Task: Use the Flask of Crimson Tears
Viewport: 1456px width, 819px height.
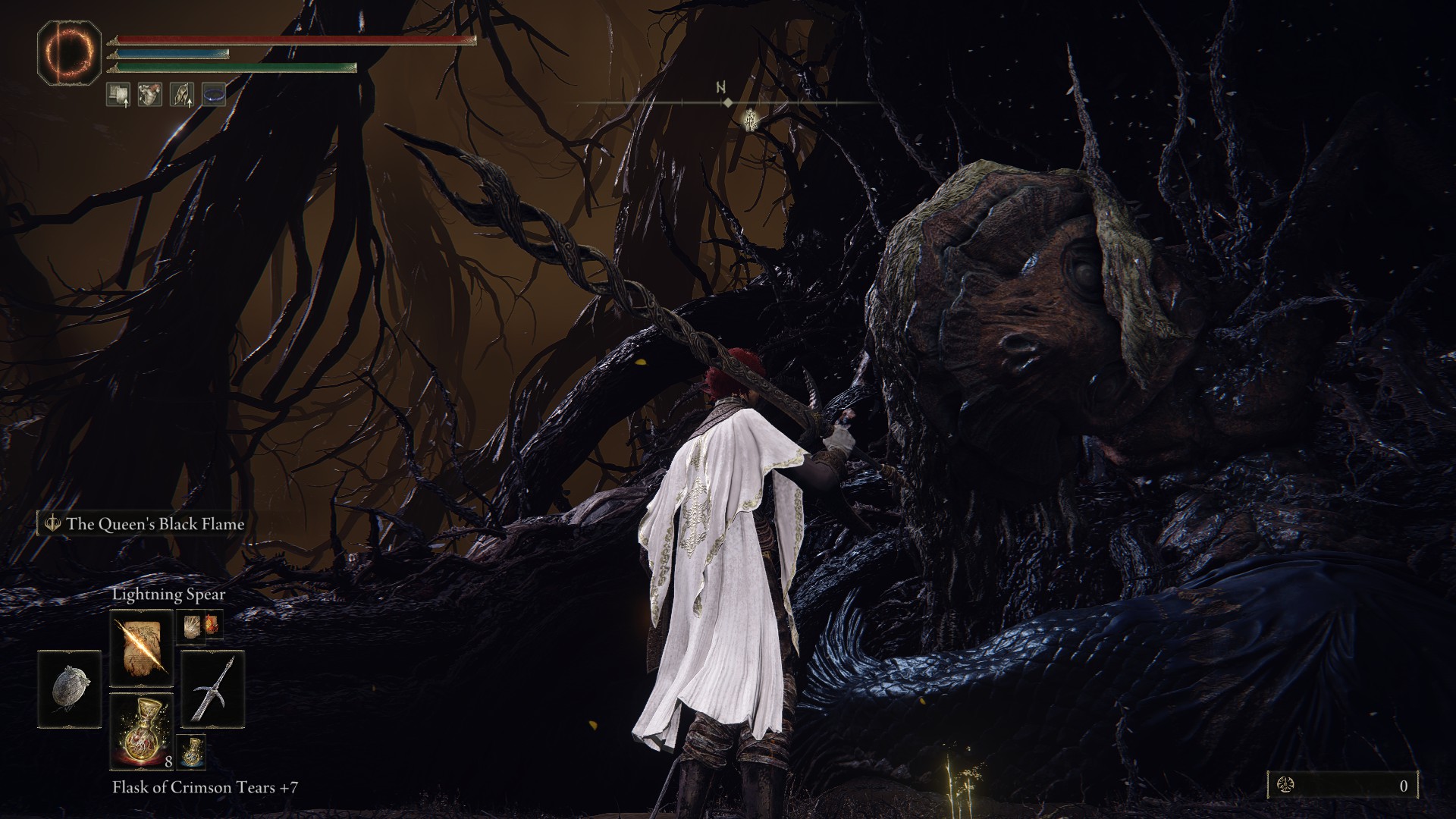Action: [142, 730]
